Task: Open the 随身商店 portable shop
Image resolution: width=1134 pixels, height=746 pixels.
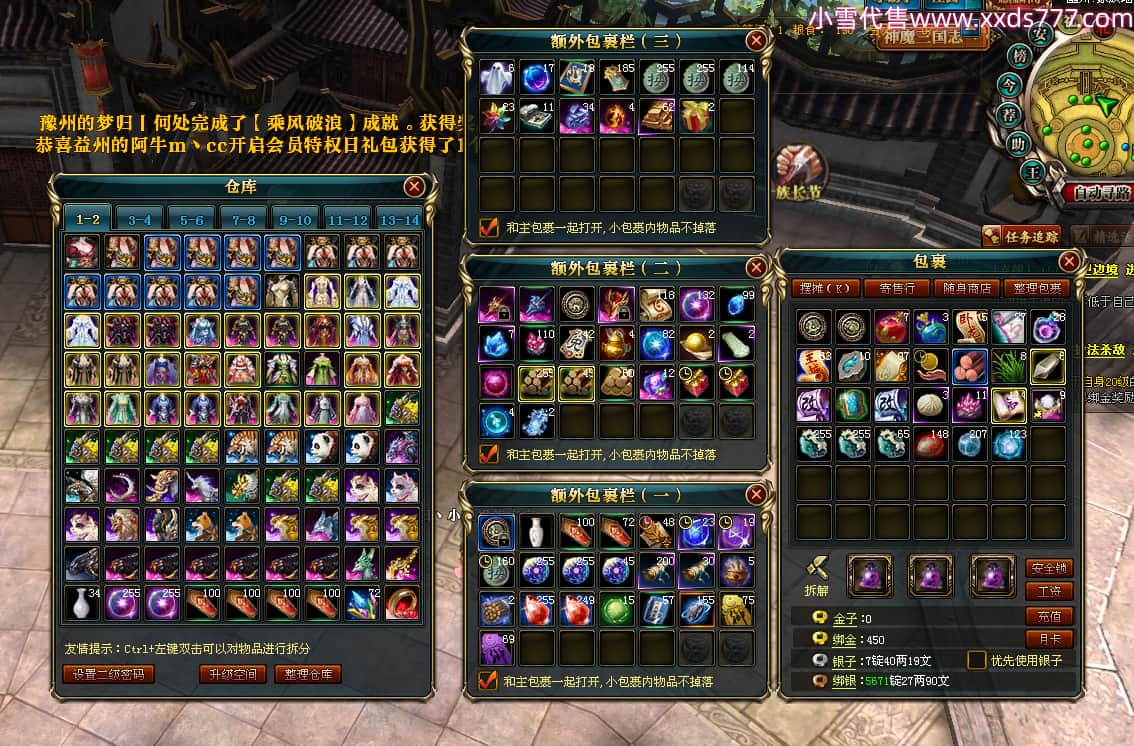Action: pyautogui.click(x=967, y=288)
